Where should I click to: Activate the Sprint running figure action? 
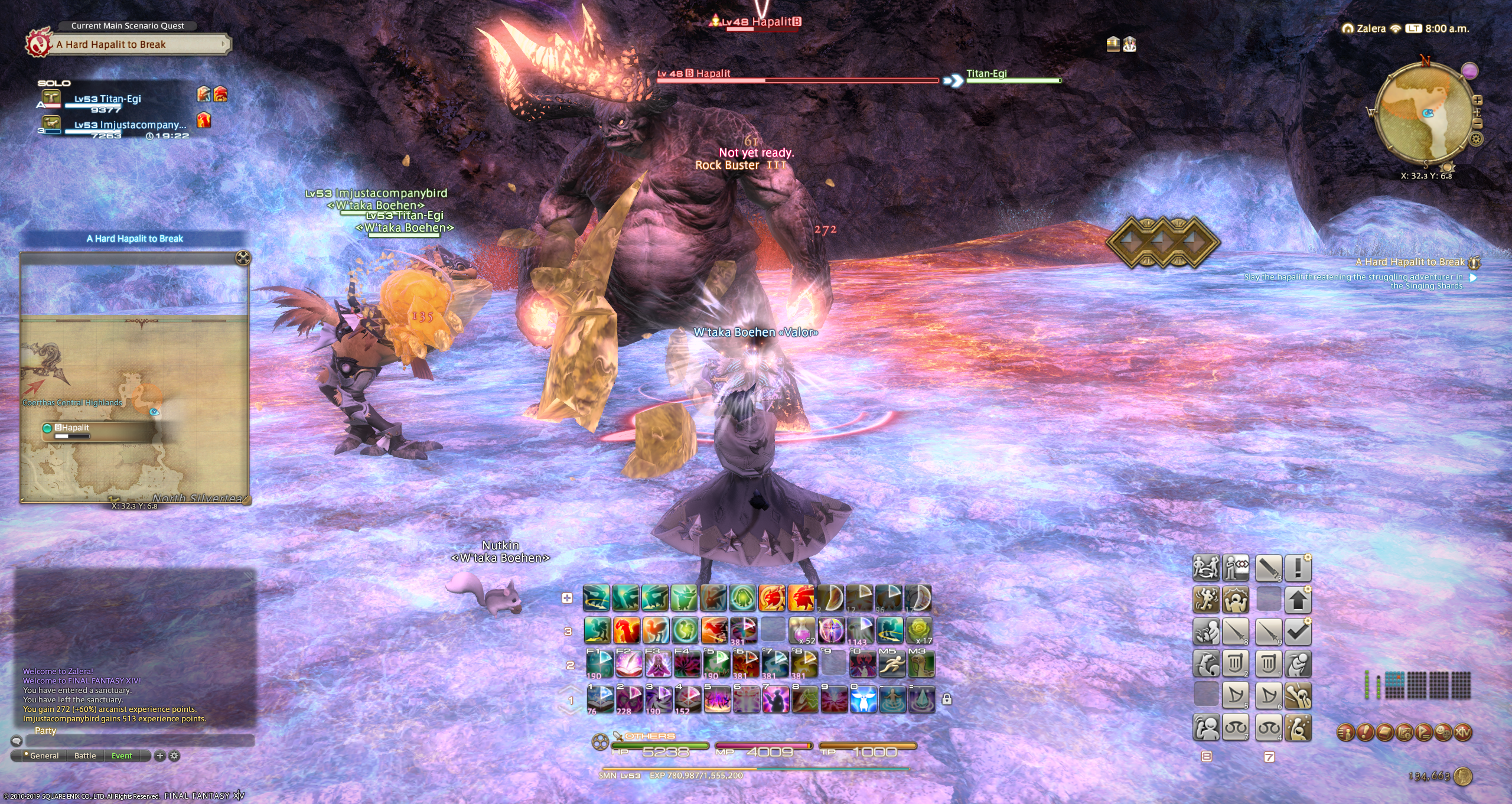pyautogui.click(x=891, y=665)
